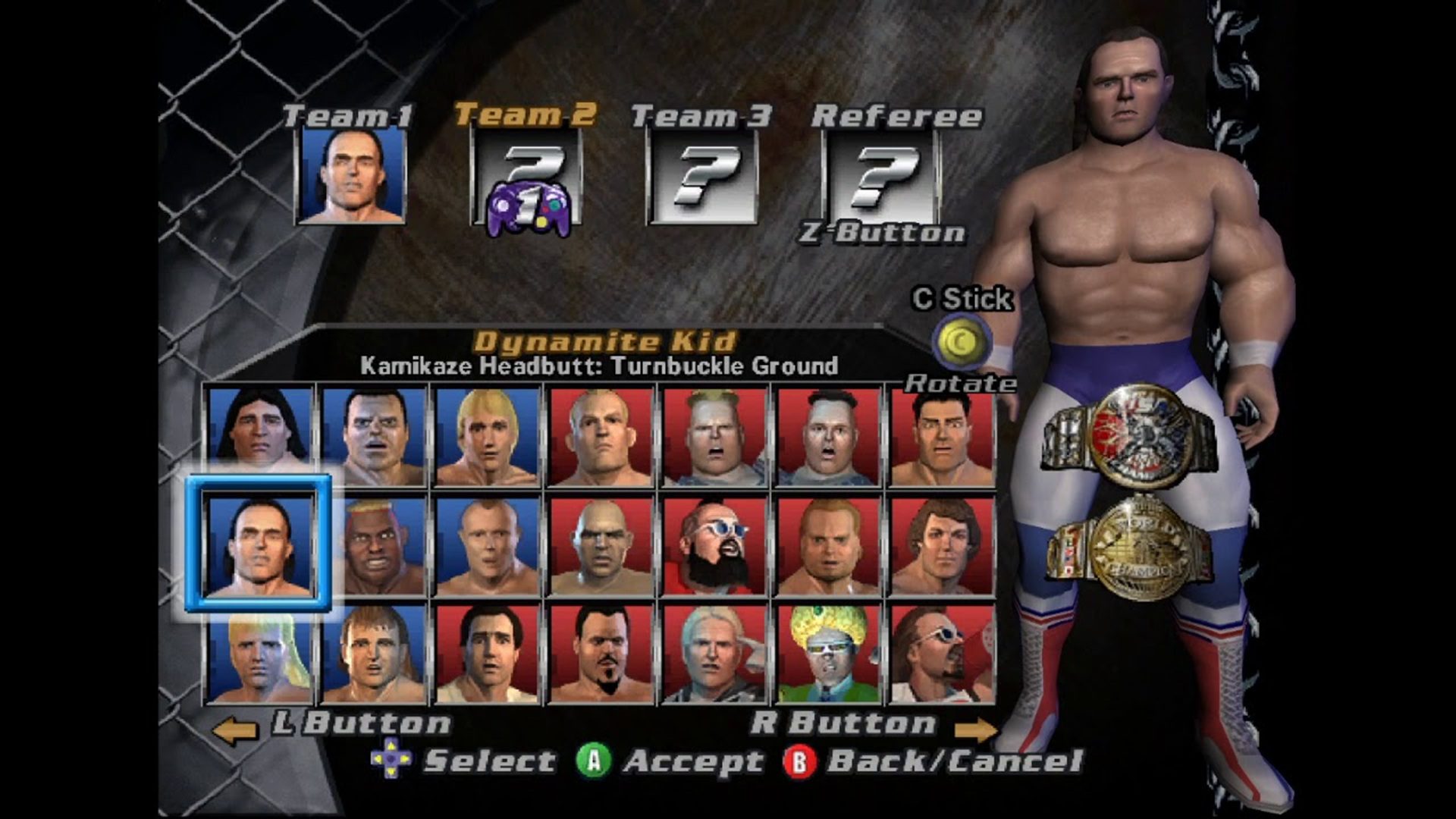The height and width of the screenshot is (819, 1456).
Task: Select the mustached wrestler wearing sunglasses
Action: tap(941, 655)
